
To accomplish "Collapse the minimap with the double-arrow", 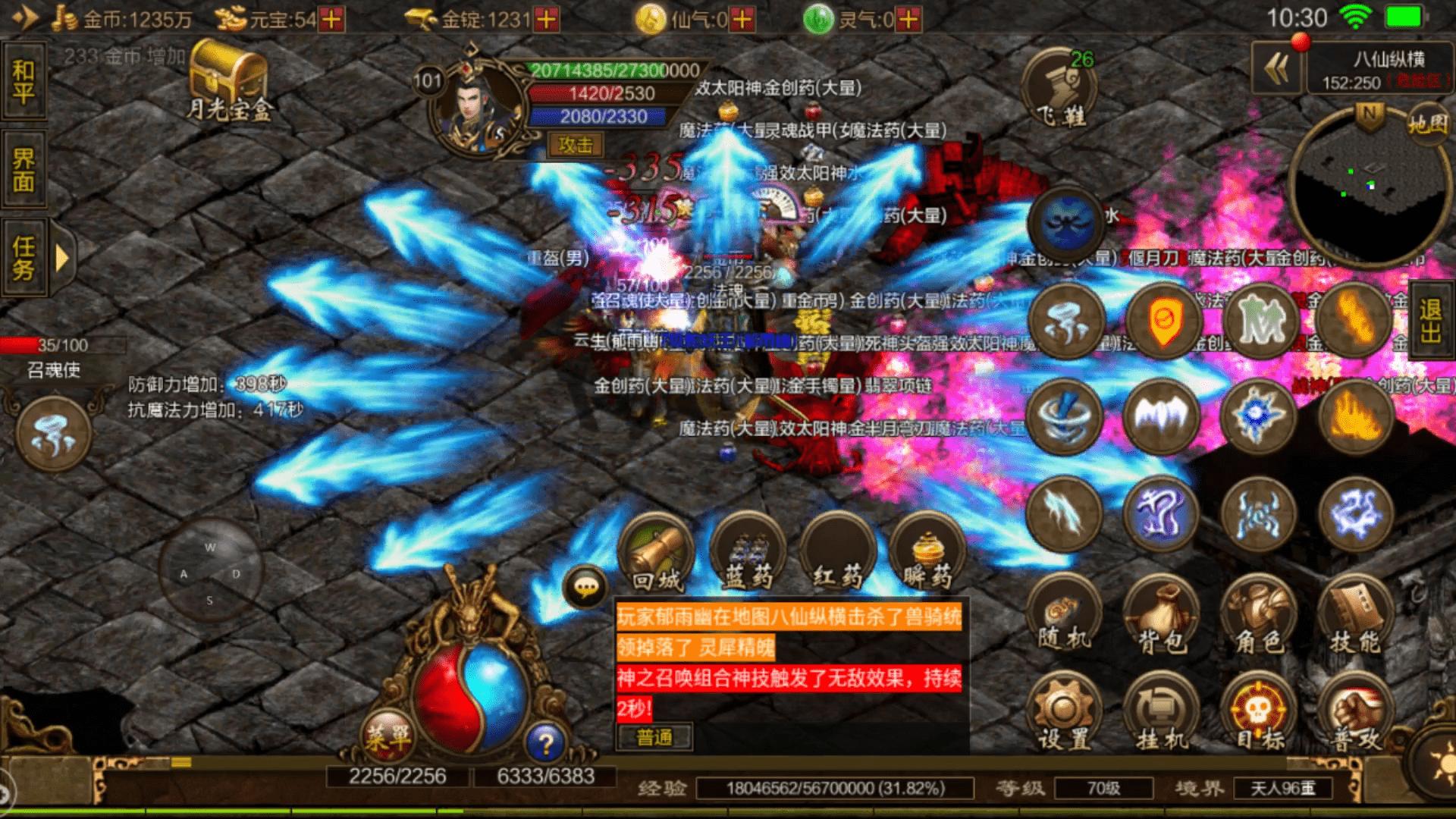I will (x=1276, y=67).
